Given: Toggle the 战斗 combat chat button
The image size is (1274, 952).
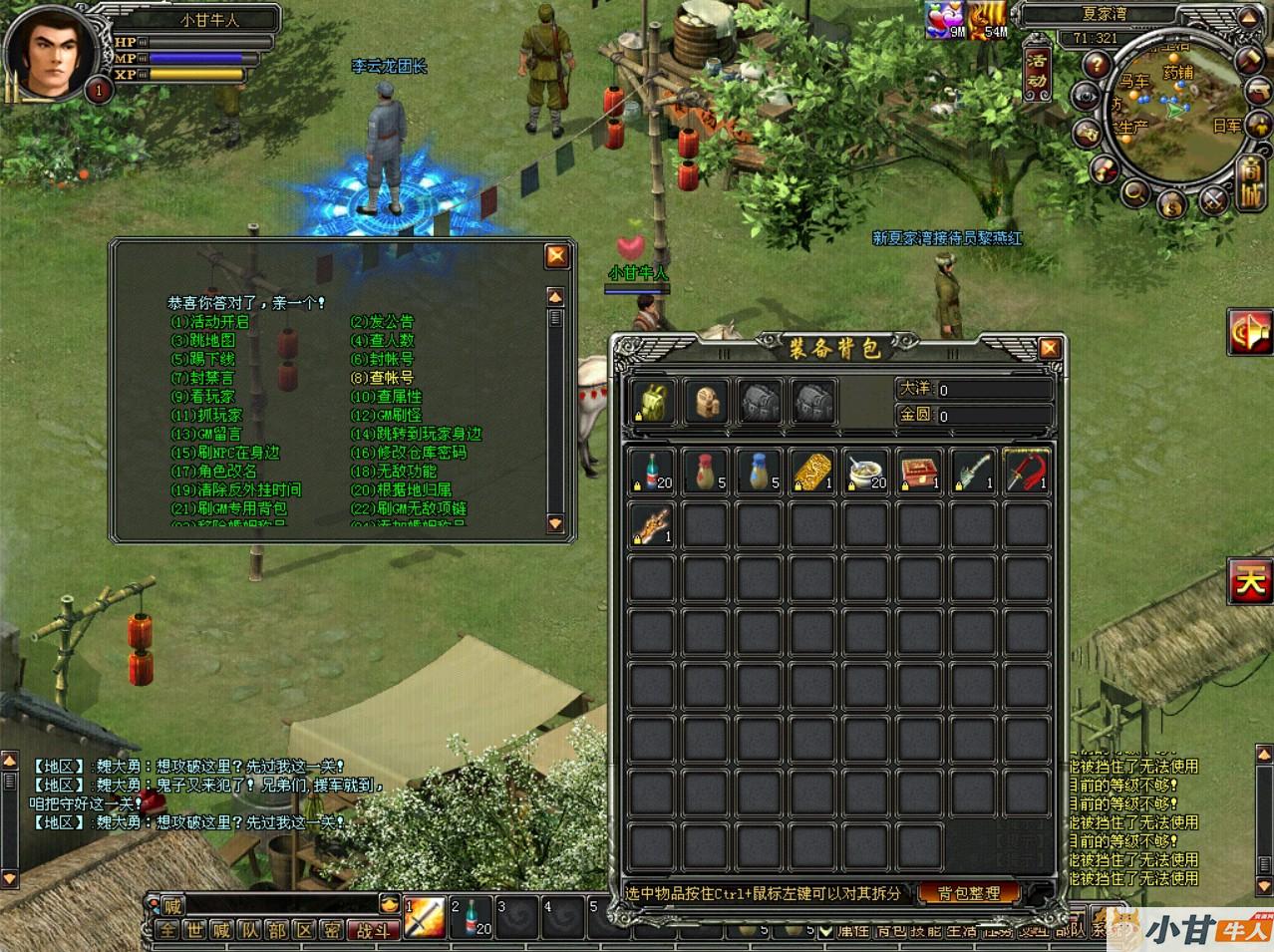Looking at the screenshot, I should [x=375, y=931].
